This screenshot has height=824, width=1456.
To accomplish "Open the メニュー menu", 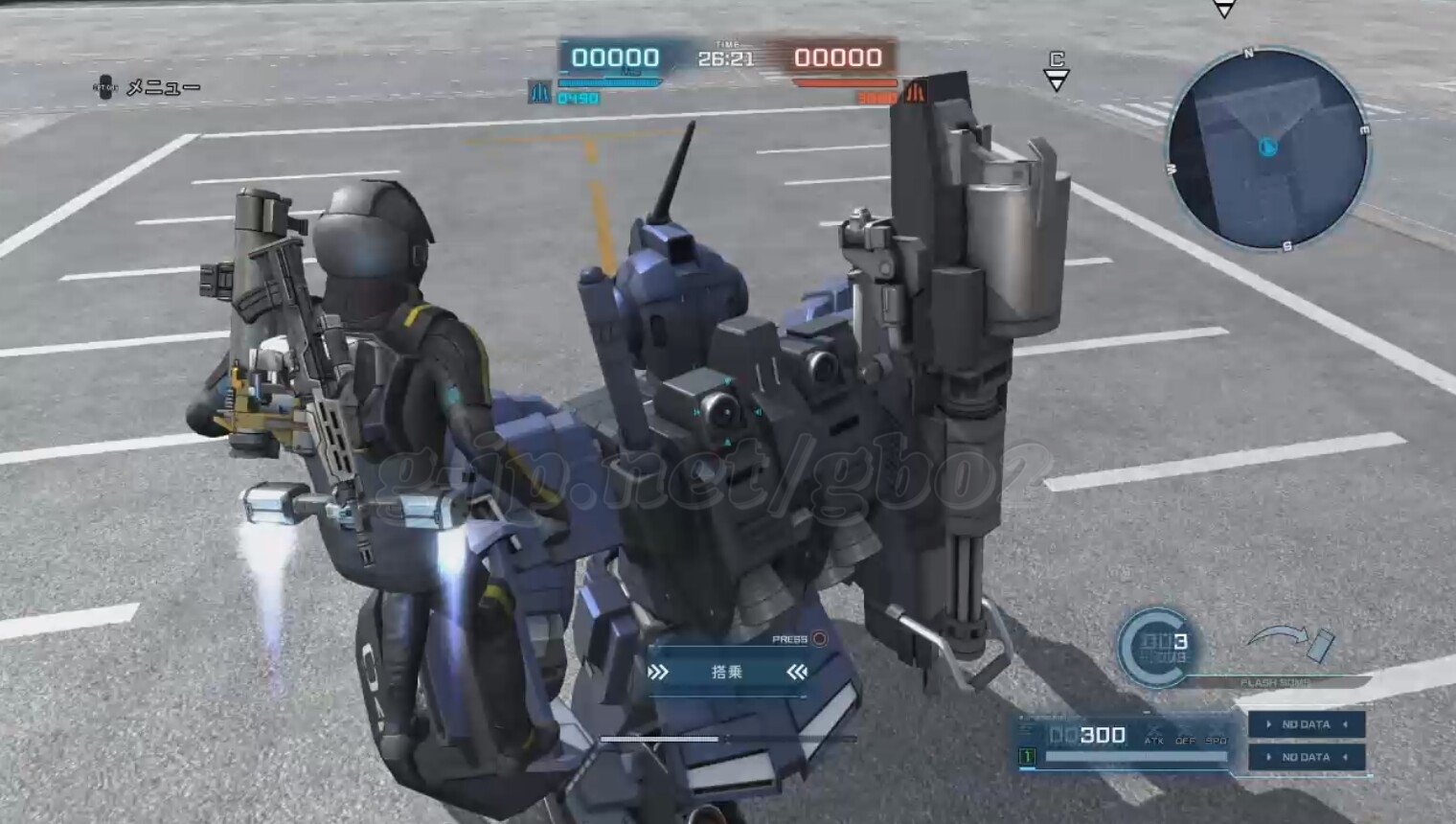I will click(149, 88).
